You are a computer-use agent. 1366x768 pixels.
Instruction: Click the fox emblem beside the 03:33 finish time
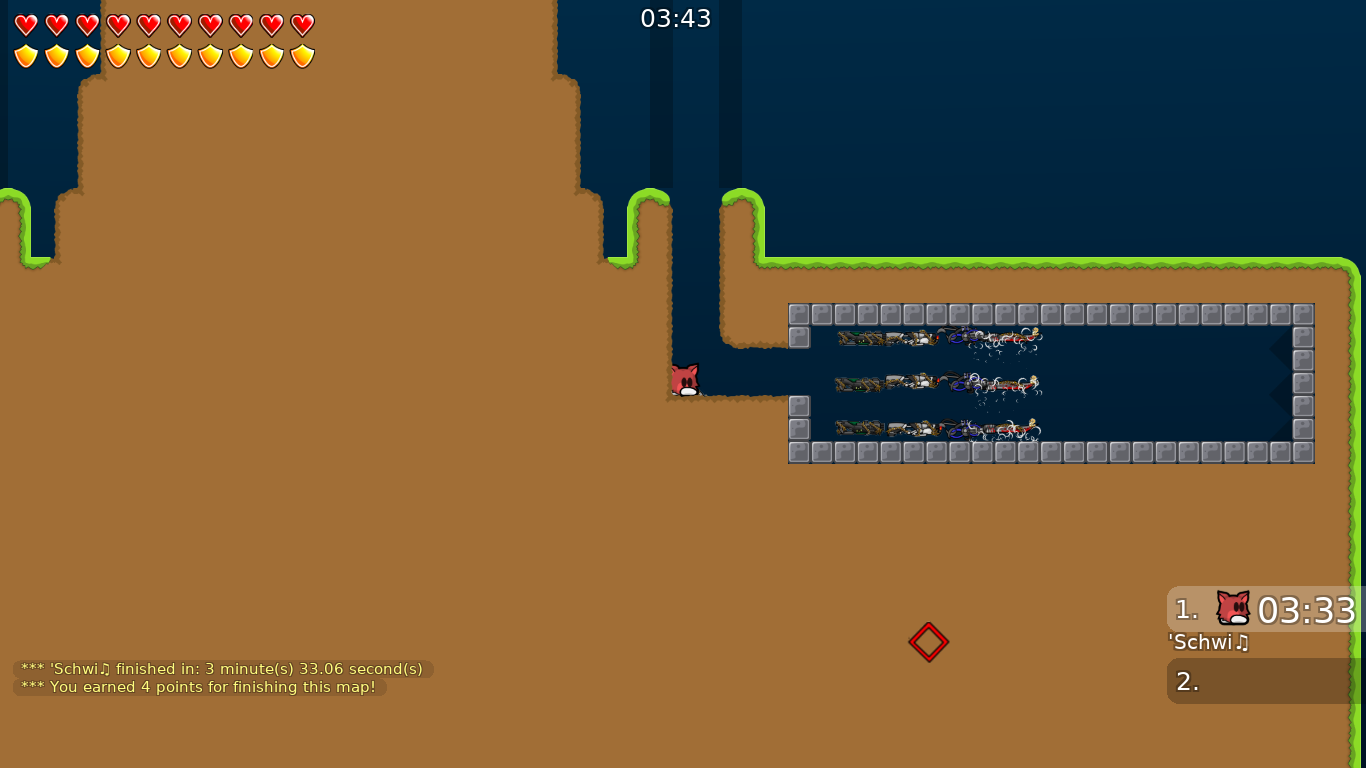pyautogui.click(x=1232, y=608)
